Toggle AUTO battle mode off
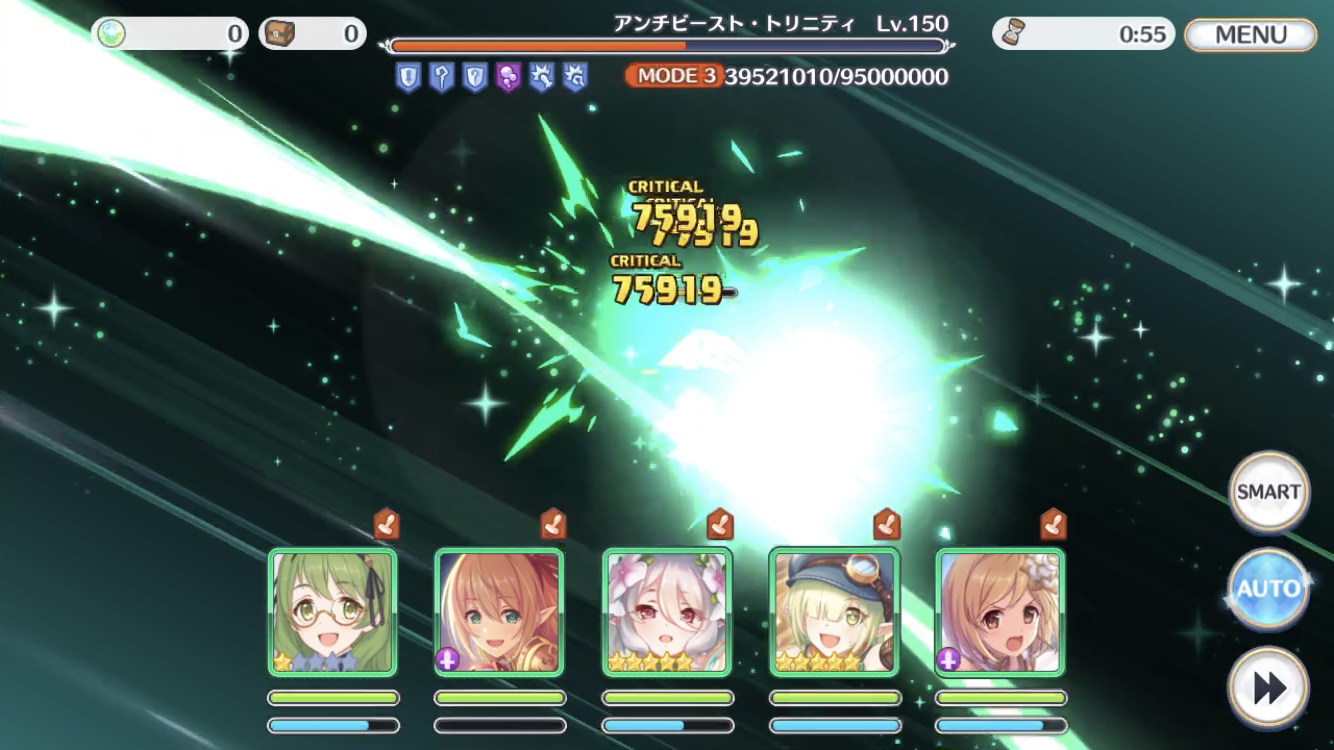Screen dimensions: 1334x750 point(1267,590)
